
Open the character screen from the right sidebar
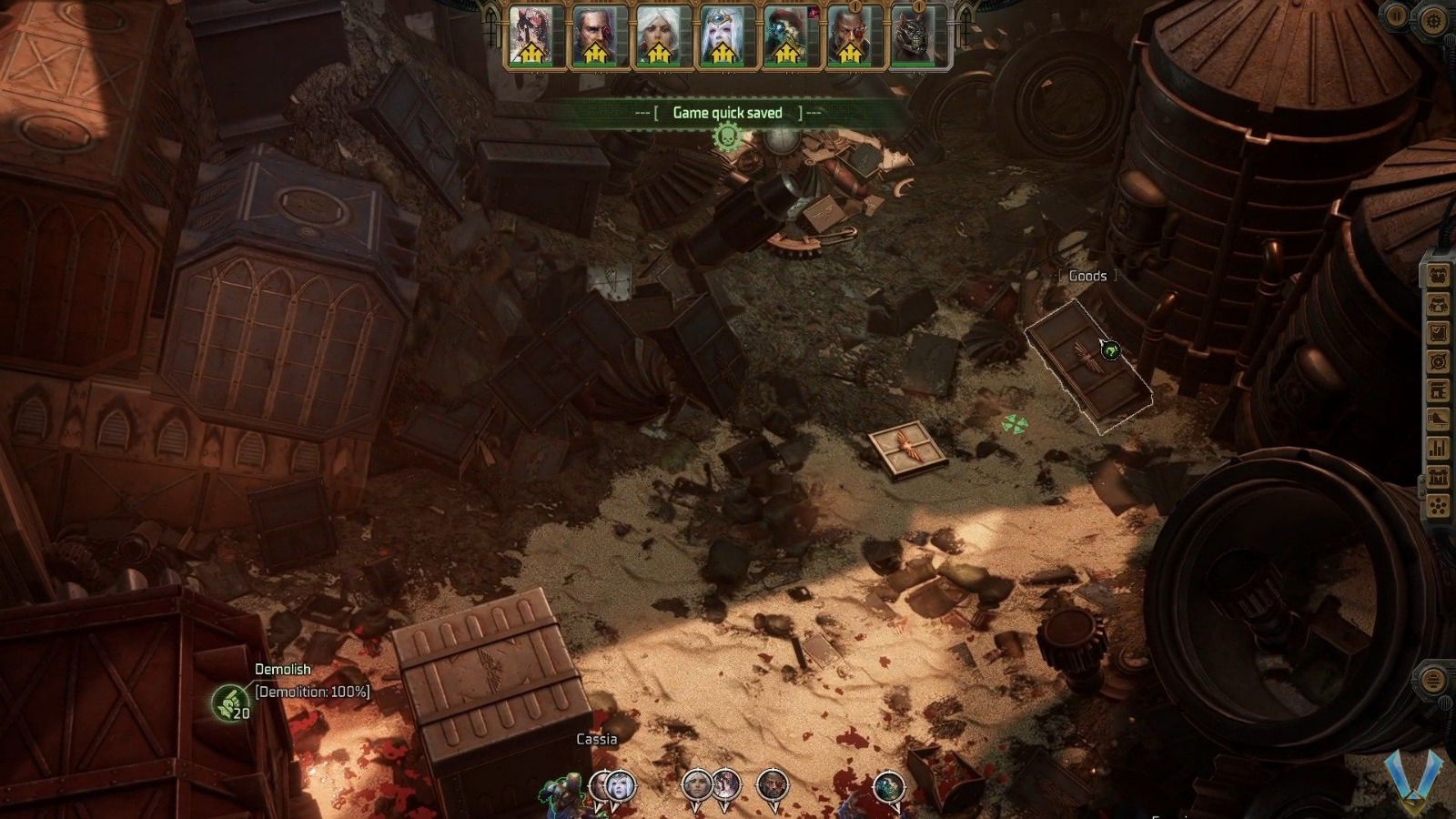(x=1438, y=273)
